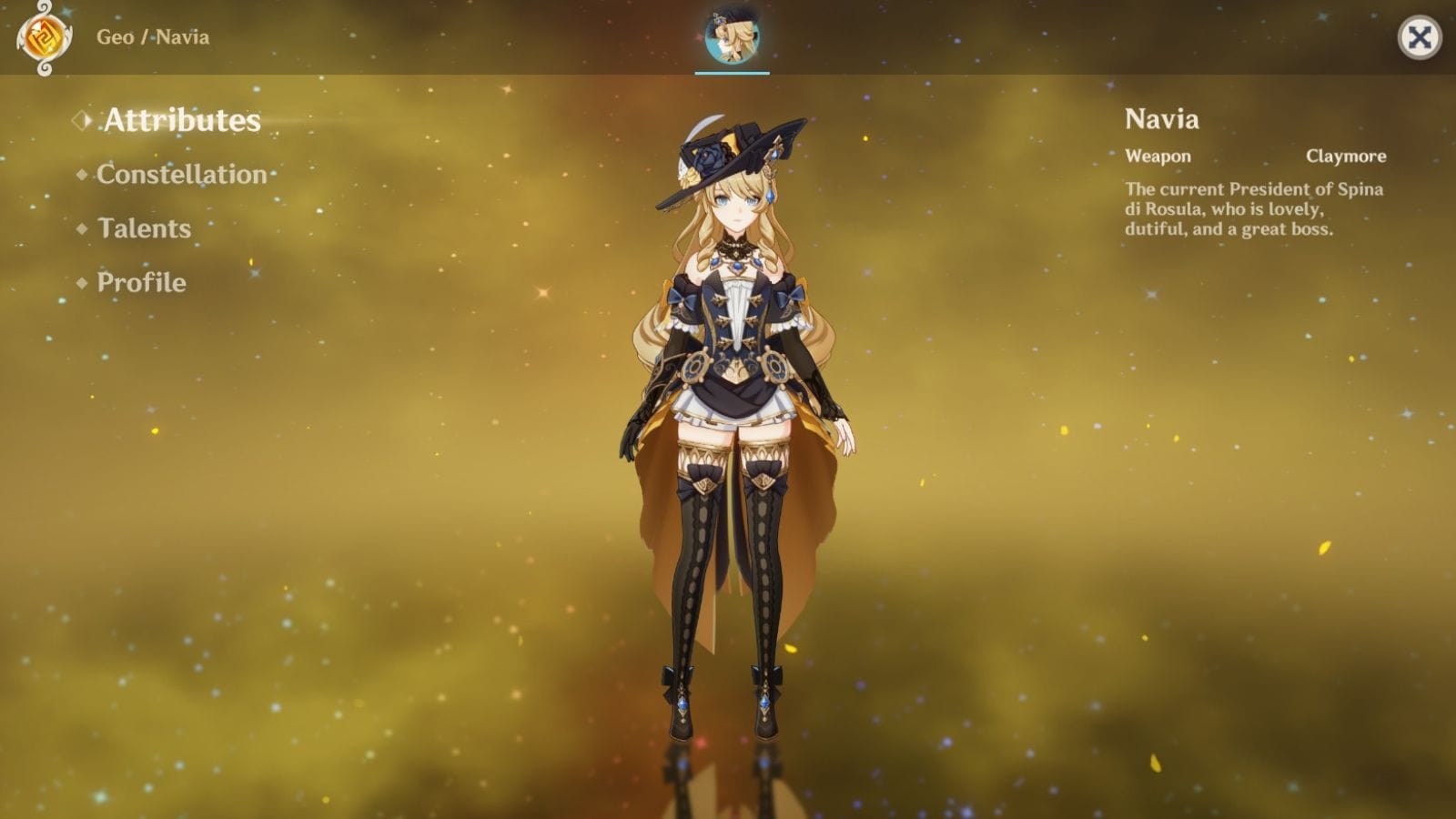Close the Navia character screen
Image resolution: width=1456 pixels, height=819 pixels.
(x=1421, y=35)
